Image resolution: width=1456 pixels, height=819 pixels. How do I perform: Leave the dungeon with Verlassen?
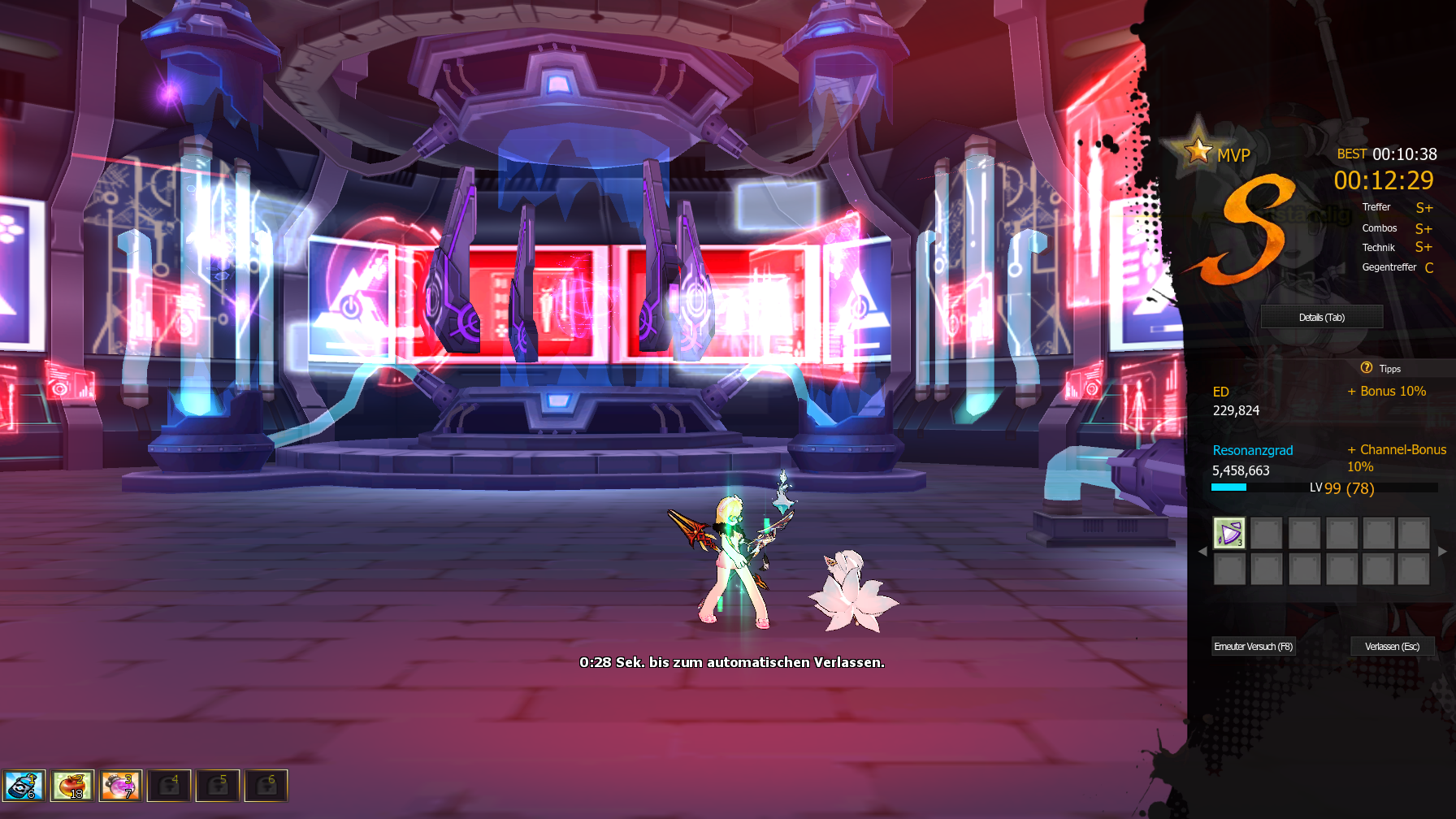tap(1392, 647)
